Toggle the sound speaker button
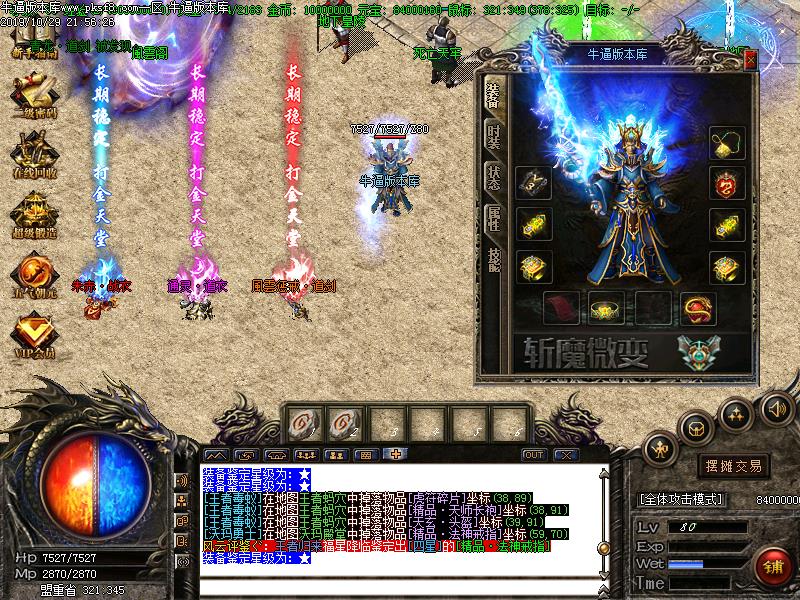Viewport: 800px width, 600px height. [776, 409]
